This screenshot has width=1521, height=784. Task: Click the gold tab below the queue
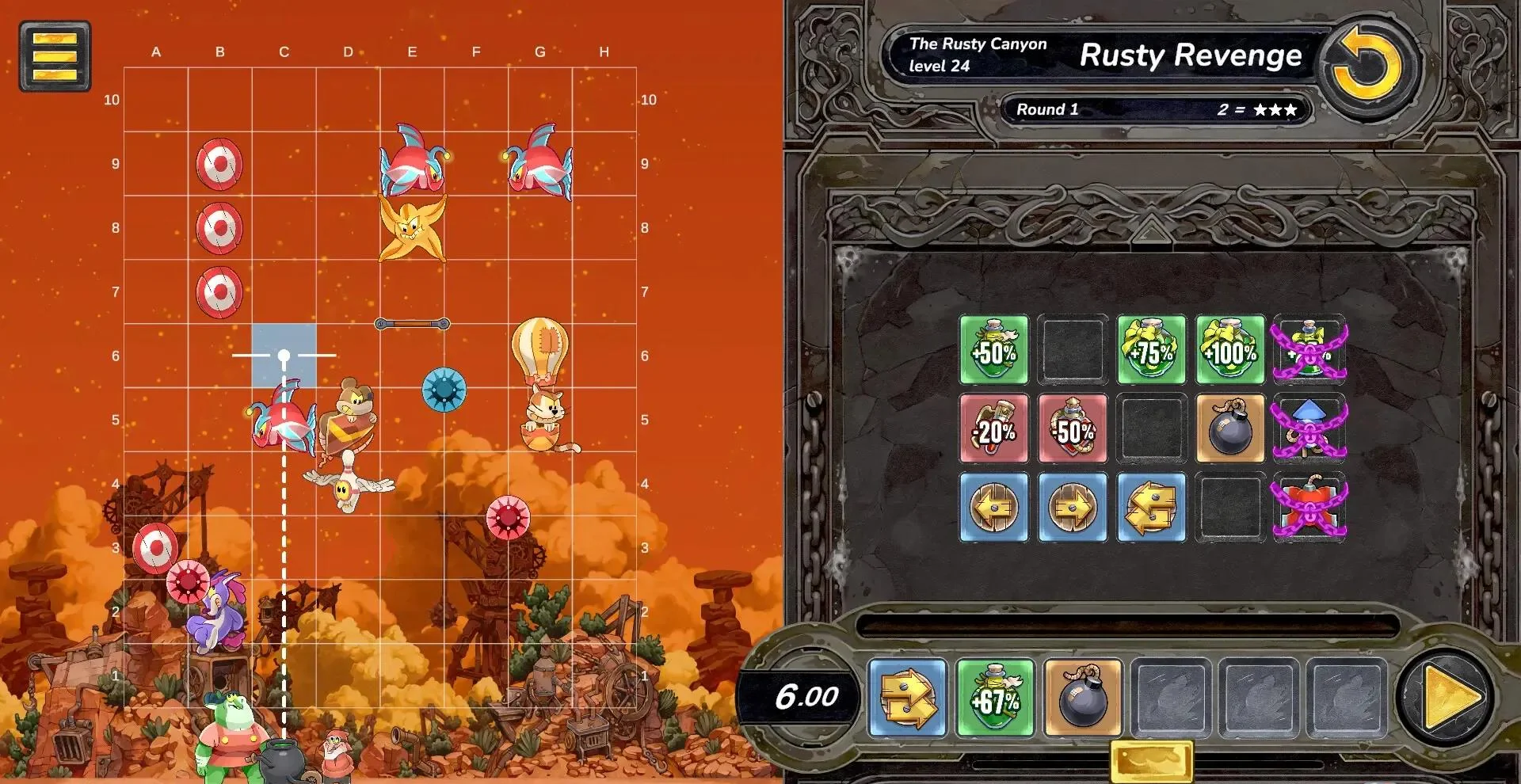click(x=1151, y=761)
